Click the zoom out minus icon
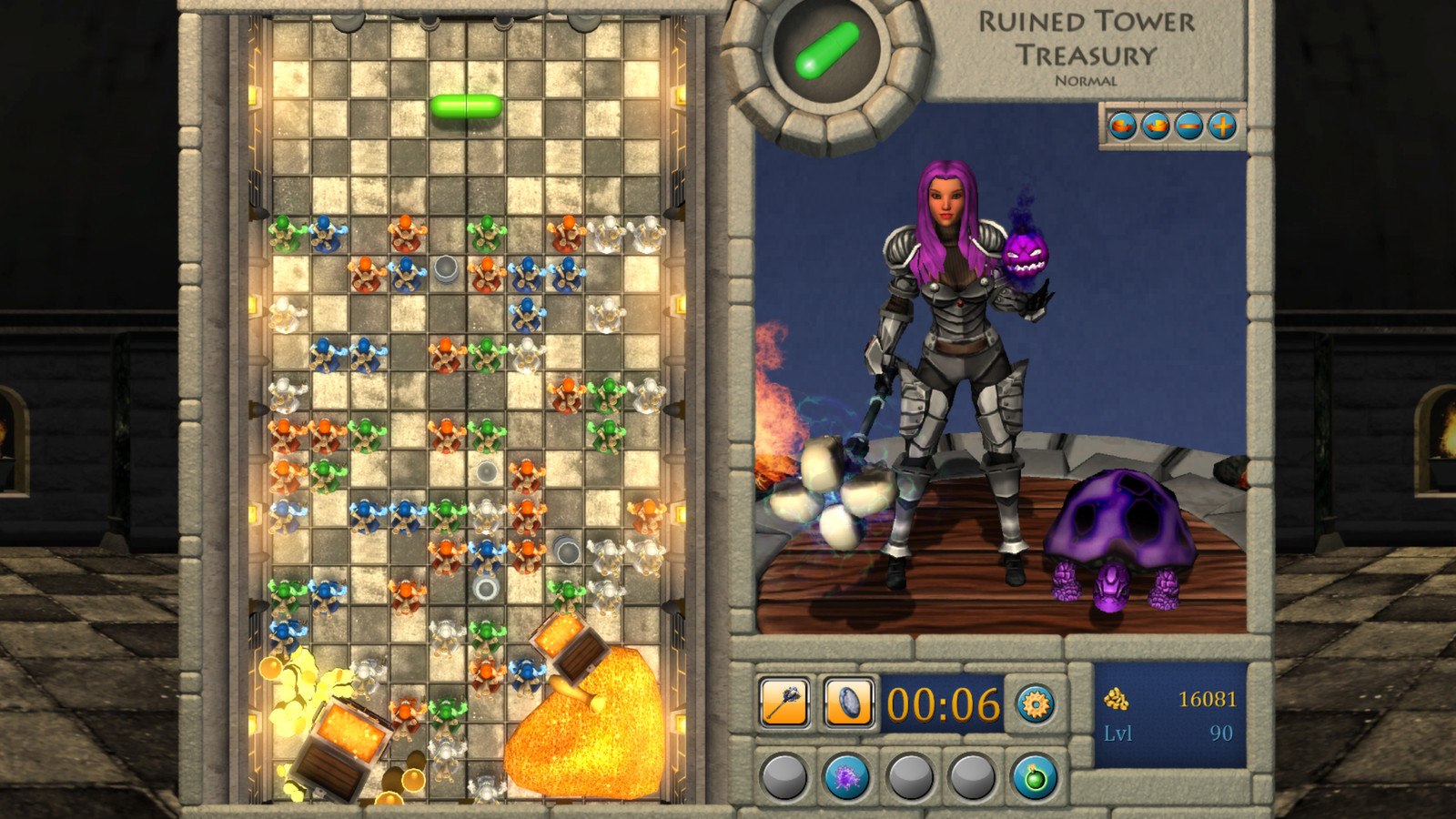Viewport: 1456px width, 819px height. tap(1189, 126)
